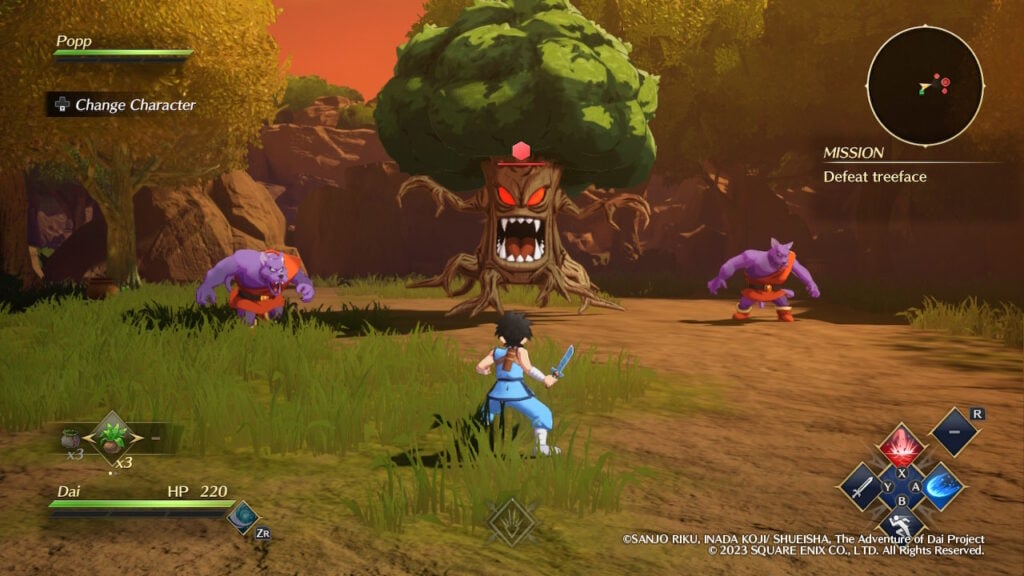Image resolution: width=1024 pixels, height=576 pixels.
Task: Select the blue crescent moon ability icon
Action: pyautogui.click(x=243, y=515)
